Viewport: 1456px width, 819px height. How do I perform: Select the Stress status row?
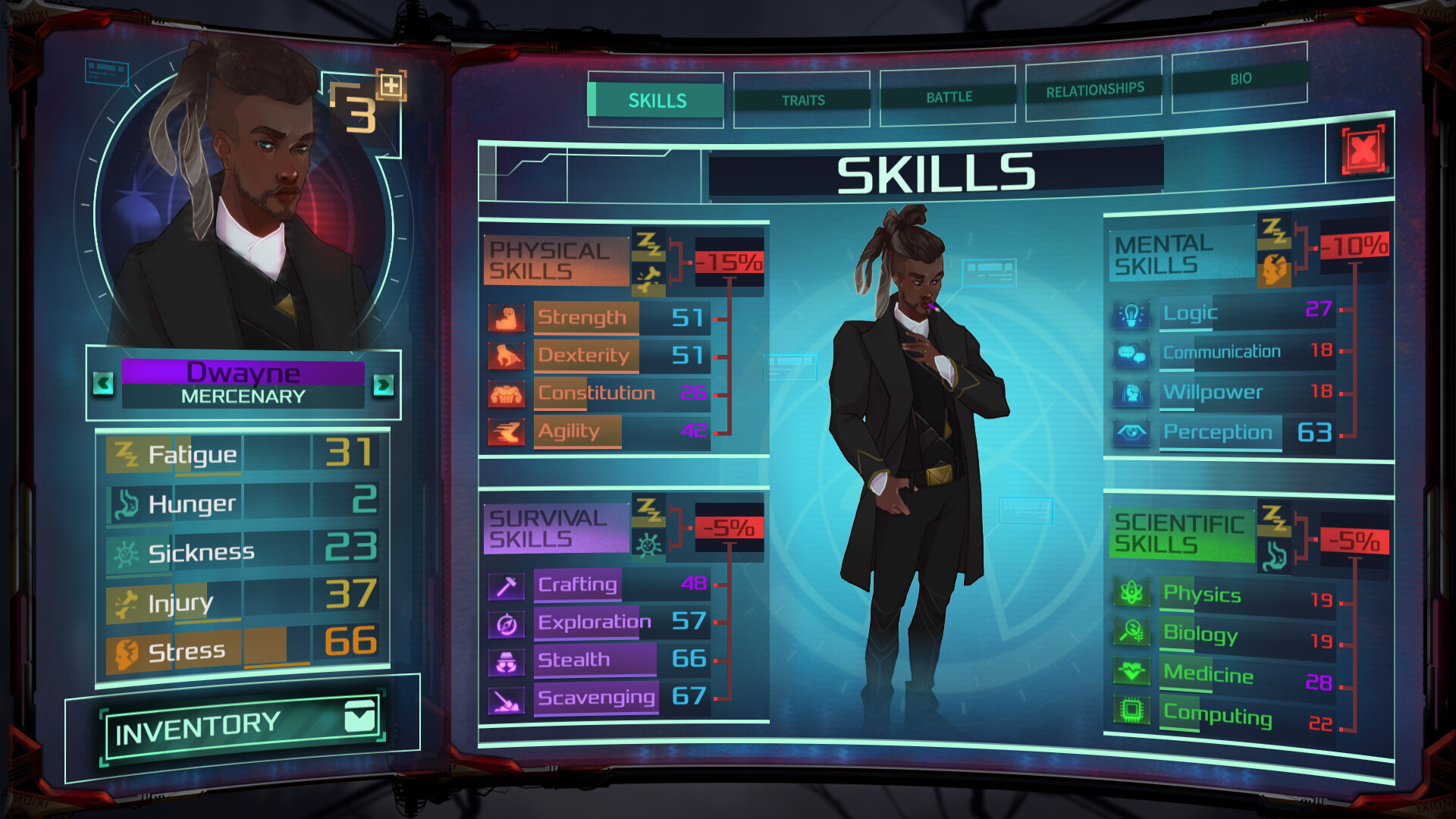click(243, 651)
